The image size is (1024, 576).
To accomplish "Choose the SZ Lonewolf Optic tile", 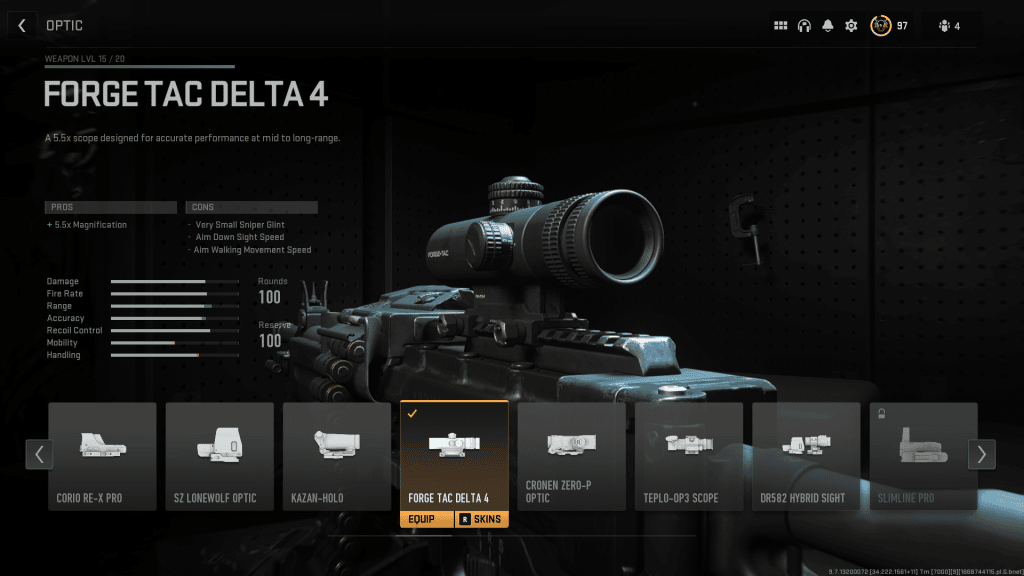I will [x=219, y=456].
